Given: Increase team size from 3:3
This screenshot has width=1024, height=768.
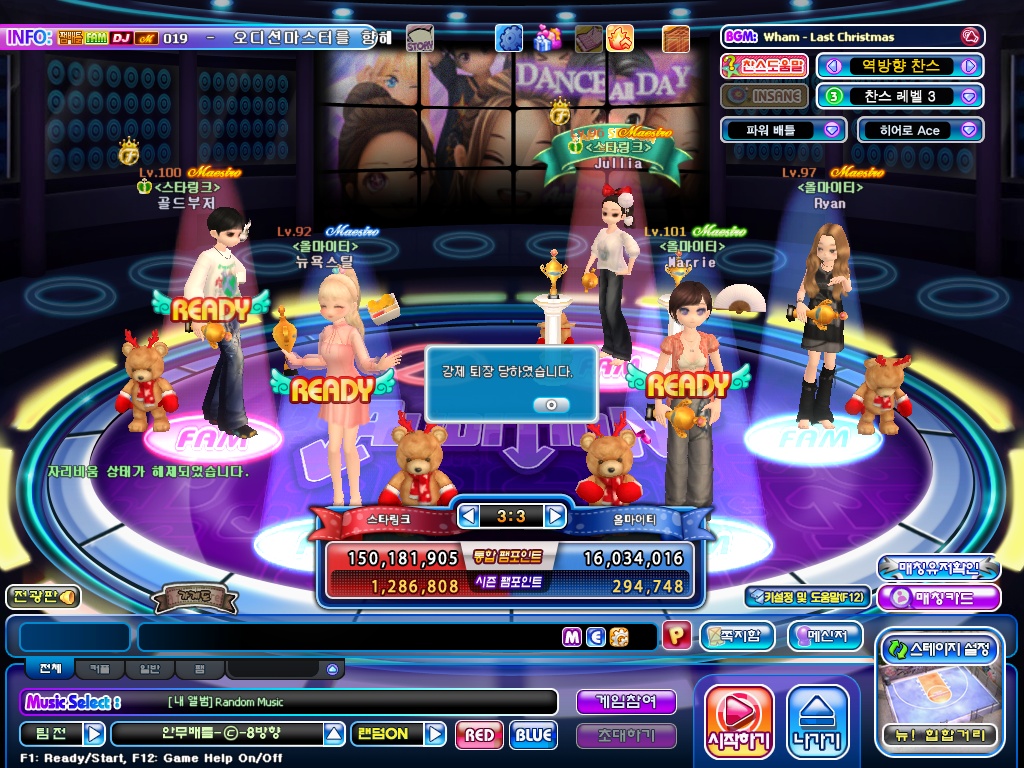Looking at the screenshot, I should [x=555, y=516].
